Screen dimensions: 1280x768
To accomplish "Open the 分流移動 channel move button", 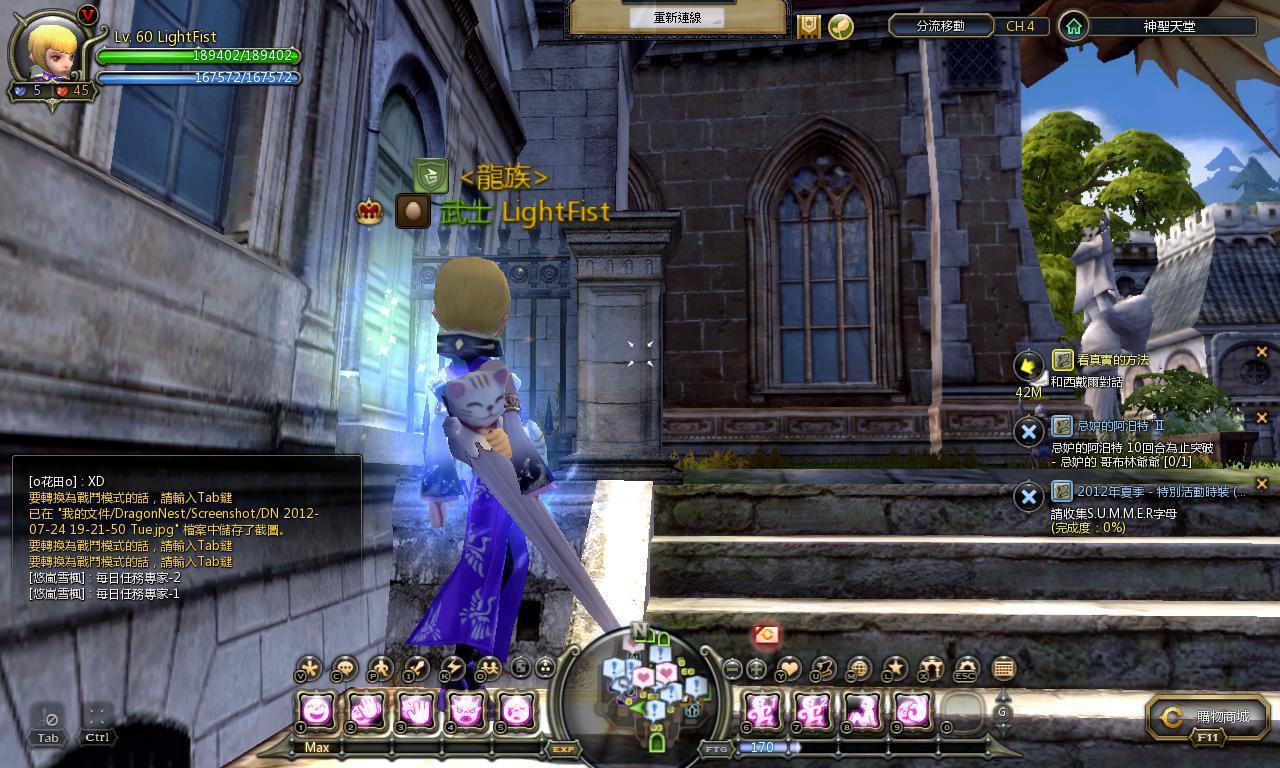I will click(x=940, y=26).
